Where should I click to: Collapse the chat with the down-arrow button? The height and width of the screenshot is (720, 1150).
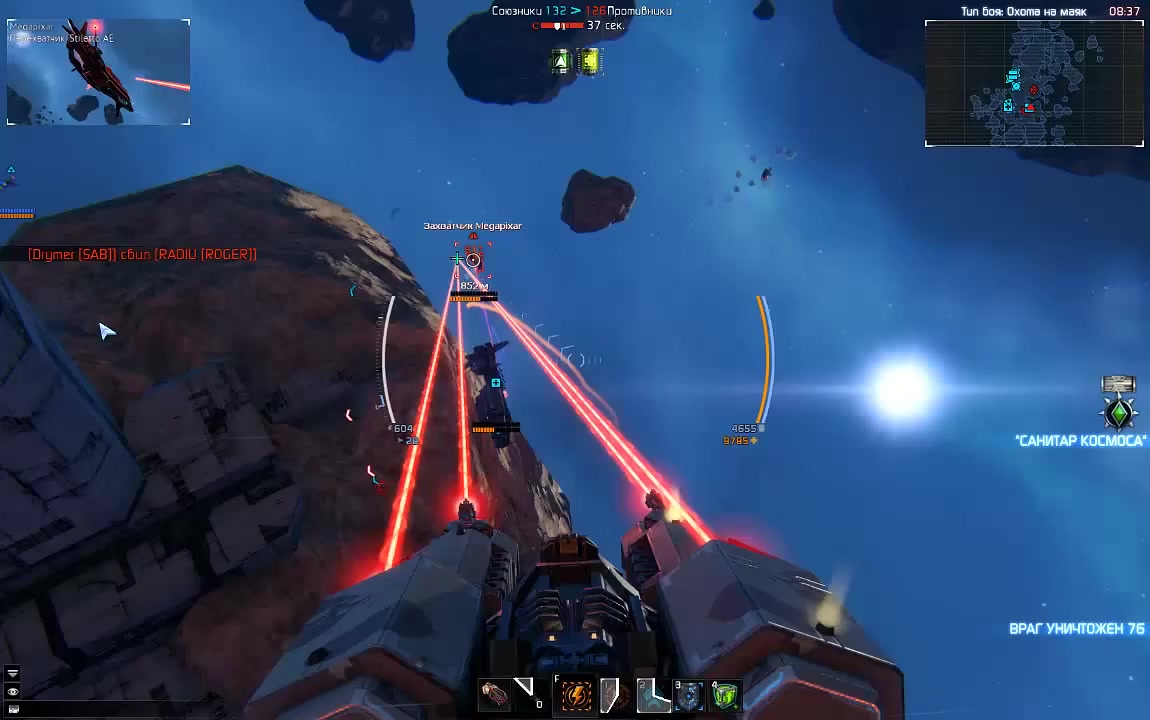click(x=13, y=674)
